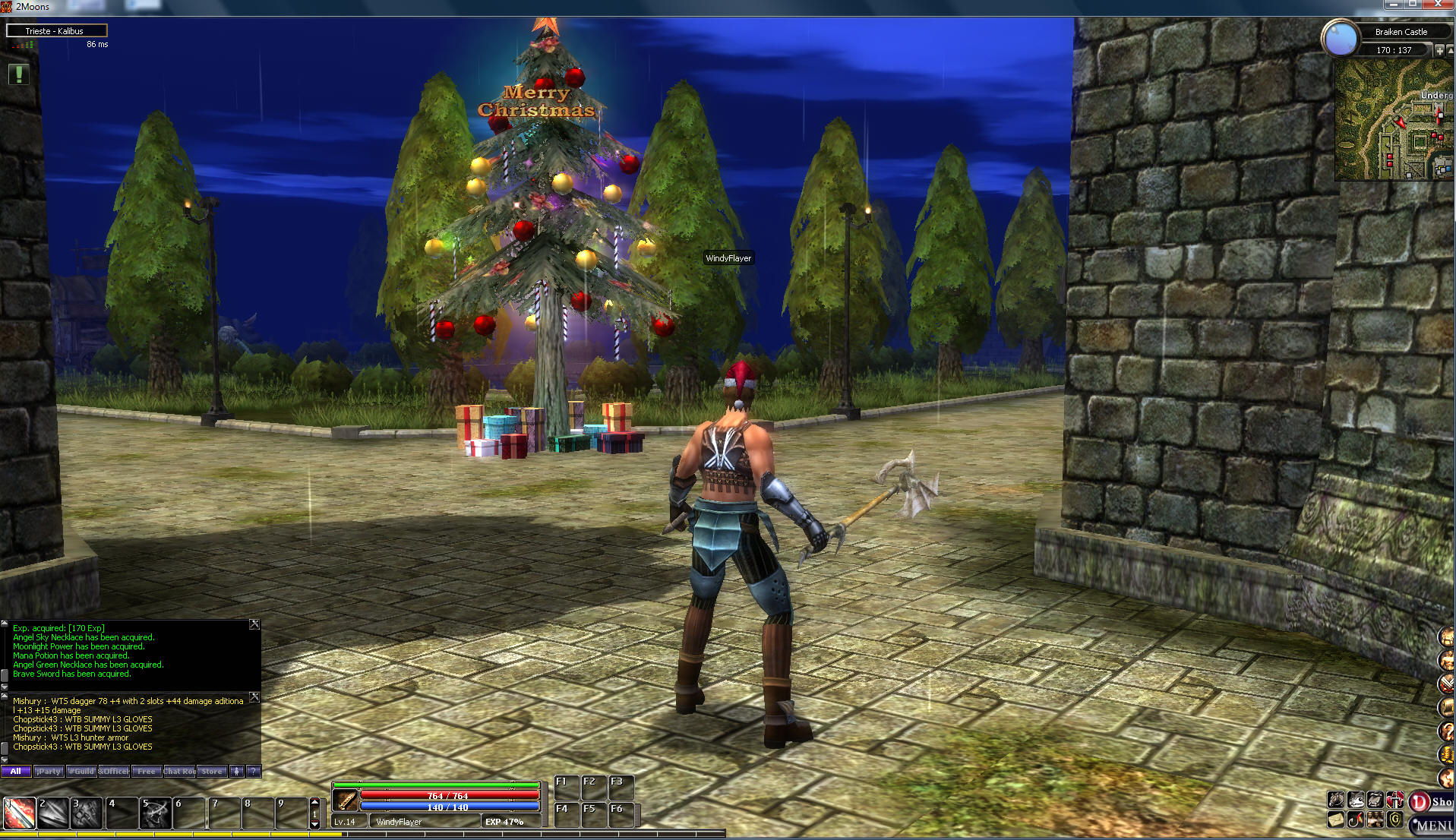The image size is (1456, 840).
Task: Activate the flaming sword skill in slot 1
Action: [x=19, y=813]
